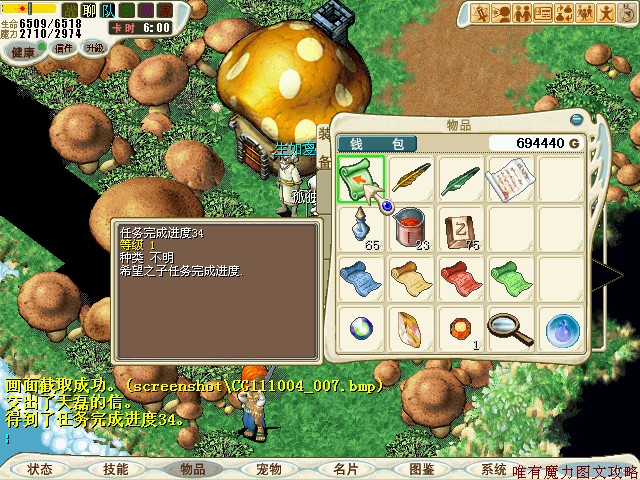Select the red paint bucket item
This screenshot has width=640, height=480.
pos(410,229)
